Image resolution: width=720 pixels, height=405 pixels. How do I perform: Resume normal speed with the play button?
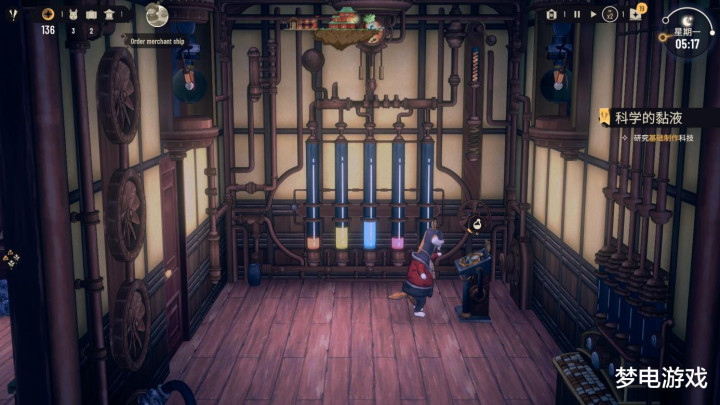pyautogui.click(x=594, y=15)
